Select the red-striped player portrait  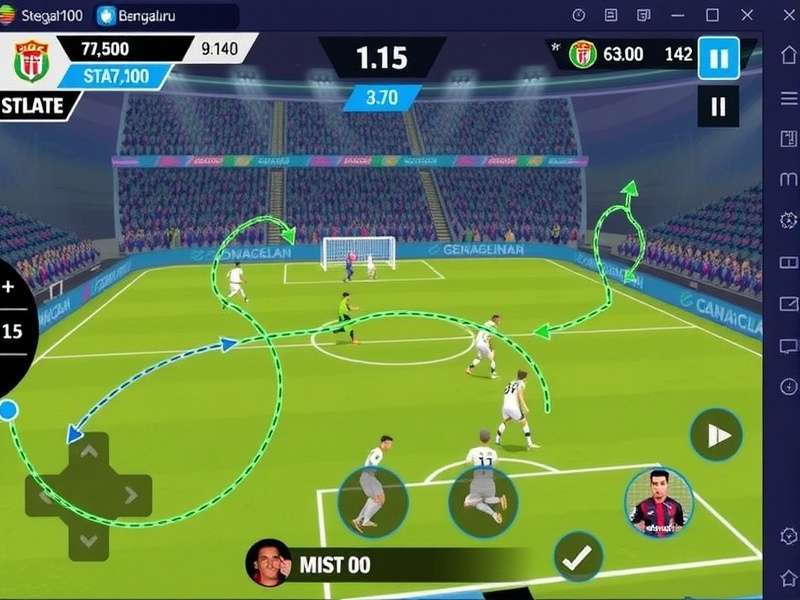point(659,502)
